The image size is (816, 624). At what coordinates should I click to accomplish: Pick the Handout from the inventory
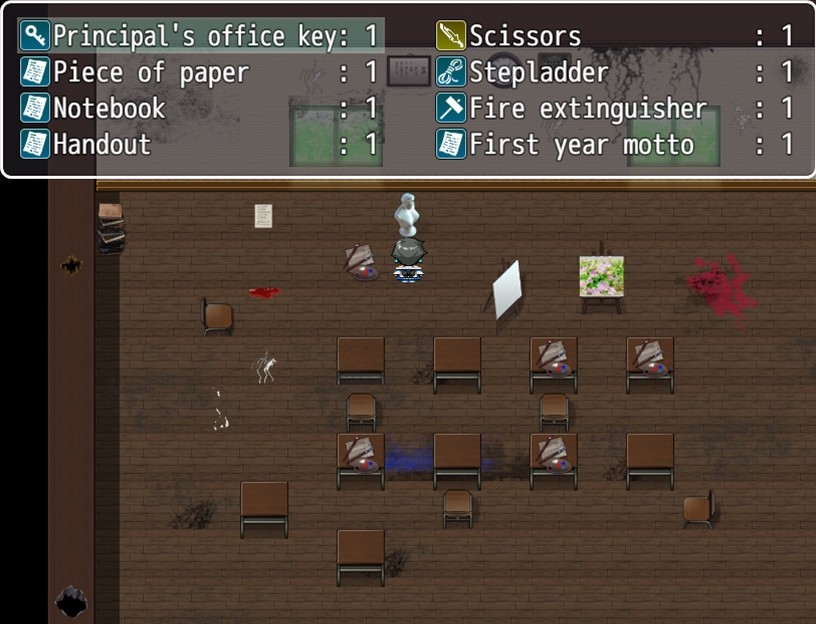tap(200, 144)
